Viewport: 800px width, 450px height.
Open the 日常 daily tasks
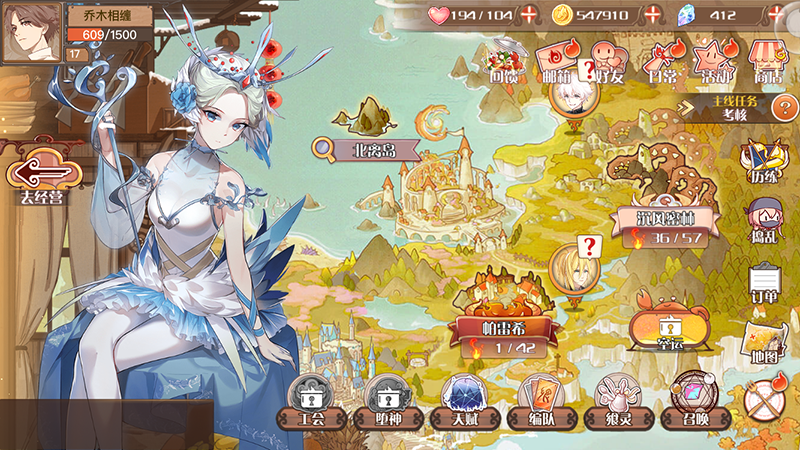pyautogui.click(x=660, y=60)
